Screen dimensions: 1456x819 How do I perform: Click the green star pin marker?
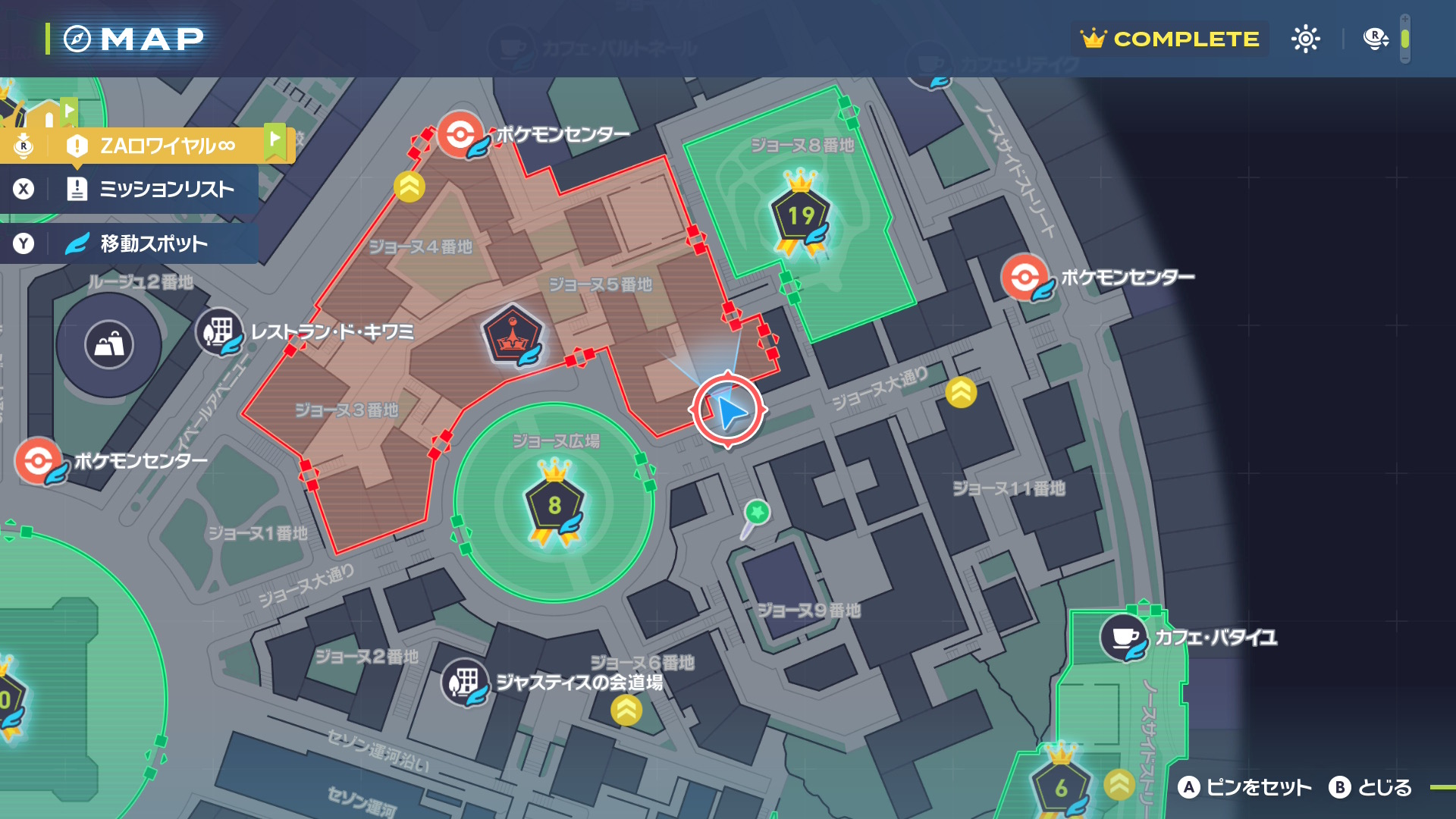tap(756, 513)
